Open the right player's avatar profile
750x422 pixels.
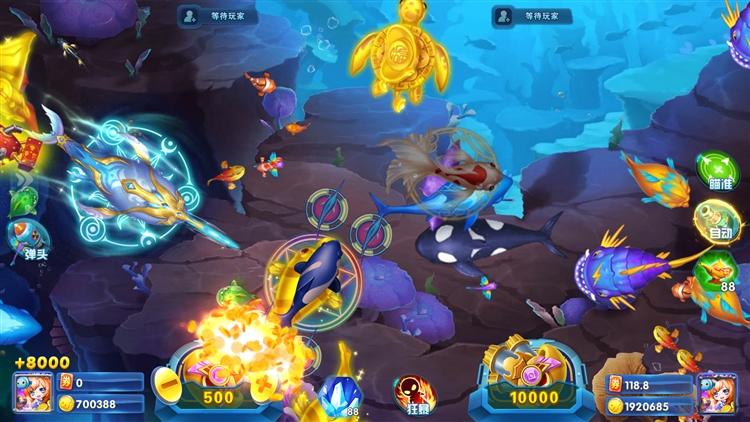716,392
